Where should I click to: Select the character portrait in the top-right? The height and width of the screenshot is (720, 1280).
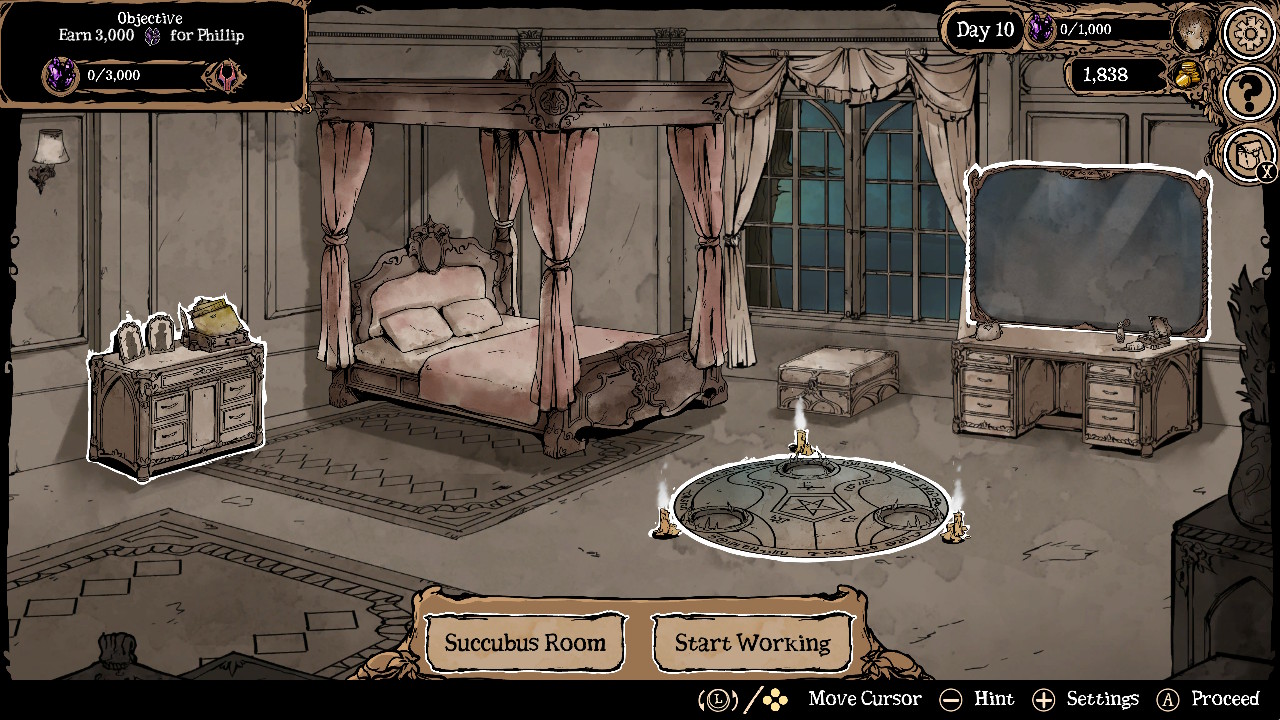pos(1196,29)
